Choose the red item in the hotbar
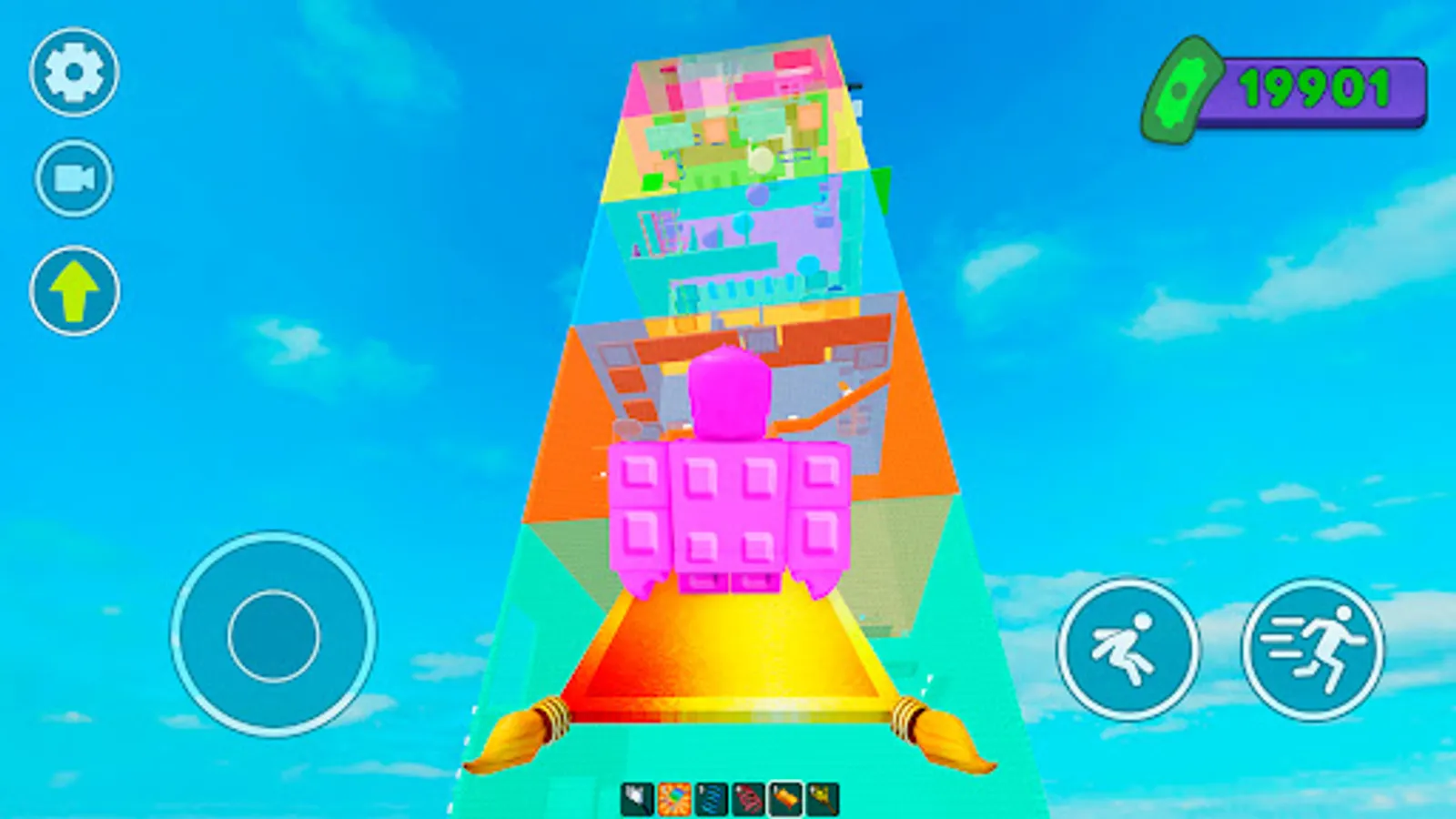Viewport: 1456px width, 819px height. coord(749,797)
